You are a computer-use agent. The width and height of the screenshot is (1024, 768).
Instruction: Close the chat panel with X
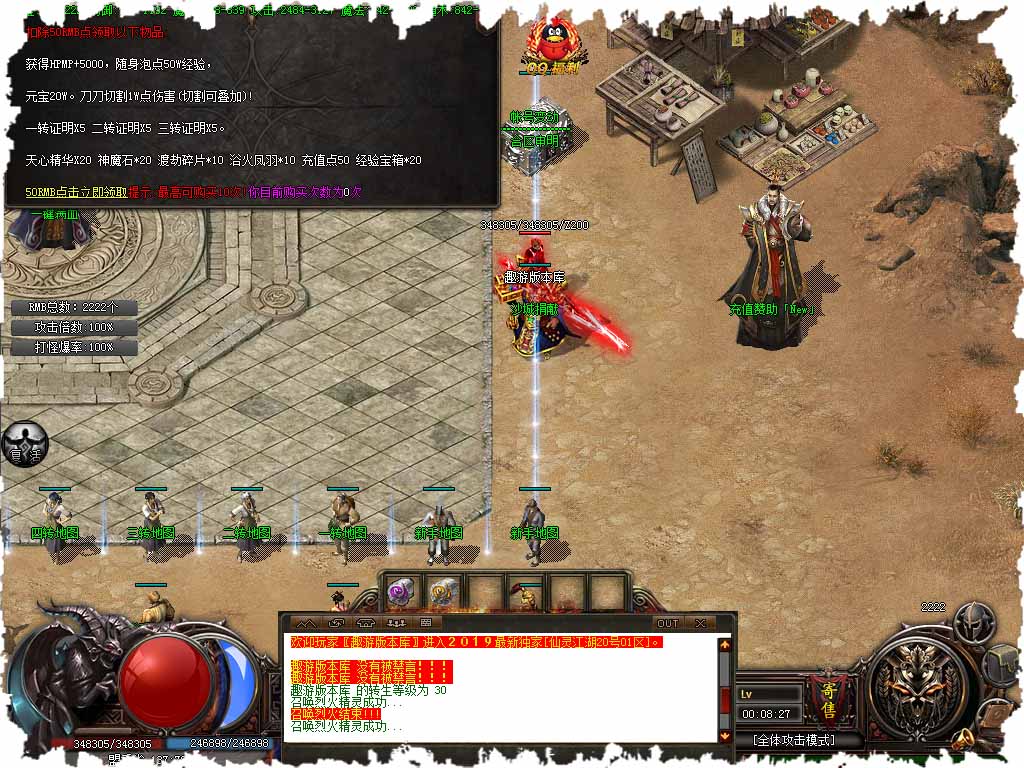(x=701, y=623)
